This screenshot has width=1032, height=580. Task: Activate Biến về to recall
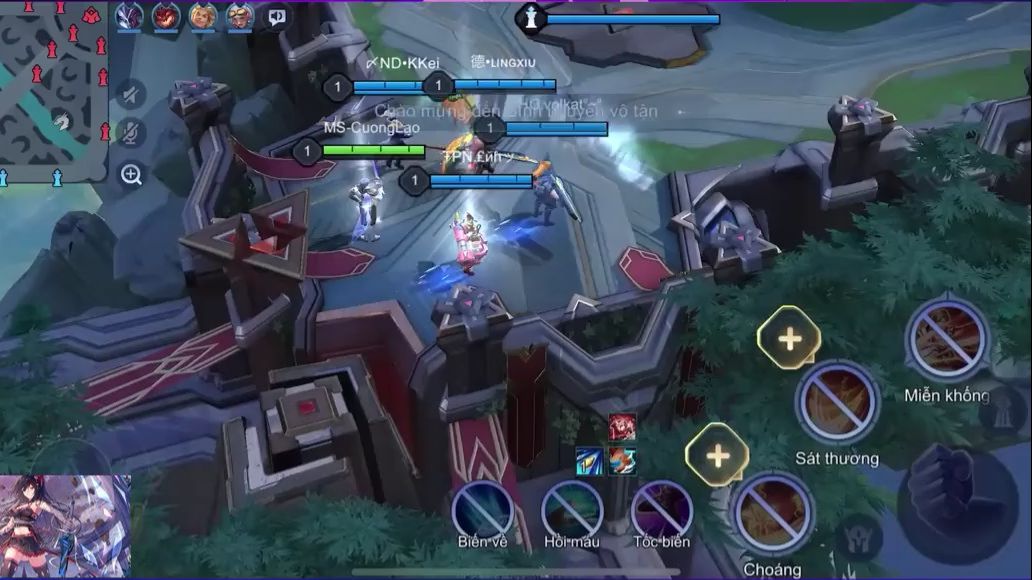click(483, 509)
